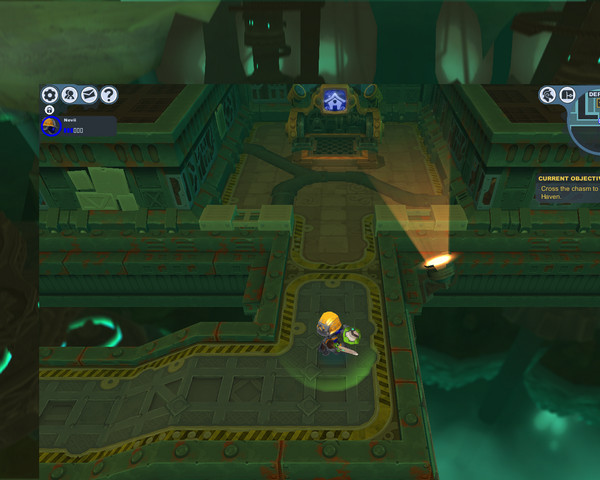The height and width of the screenshot is (480, 600).
Task: Select the hard-hat player portrait
Action: click(50, 126)
